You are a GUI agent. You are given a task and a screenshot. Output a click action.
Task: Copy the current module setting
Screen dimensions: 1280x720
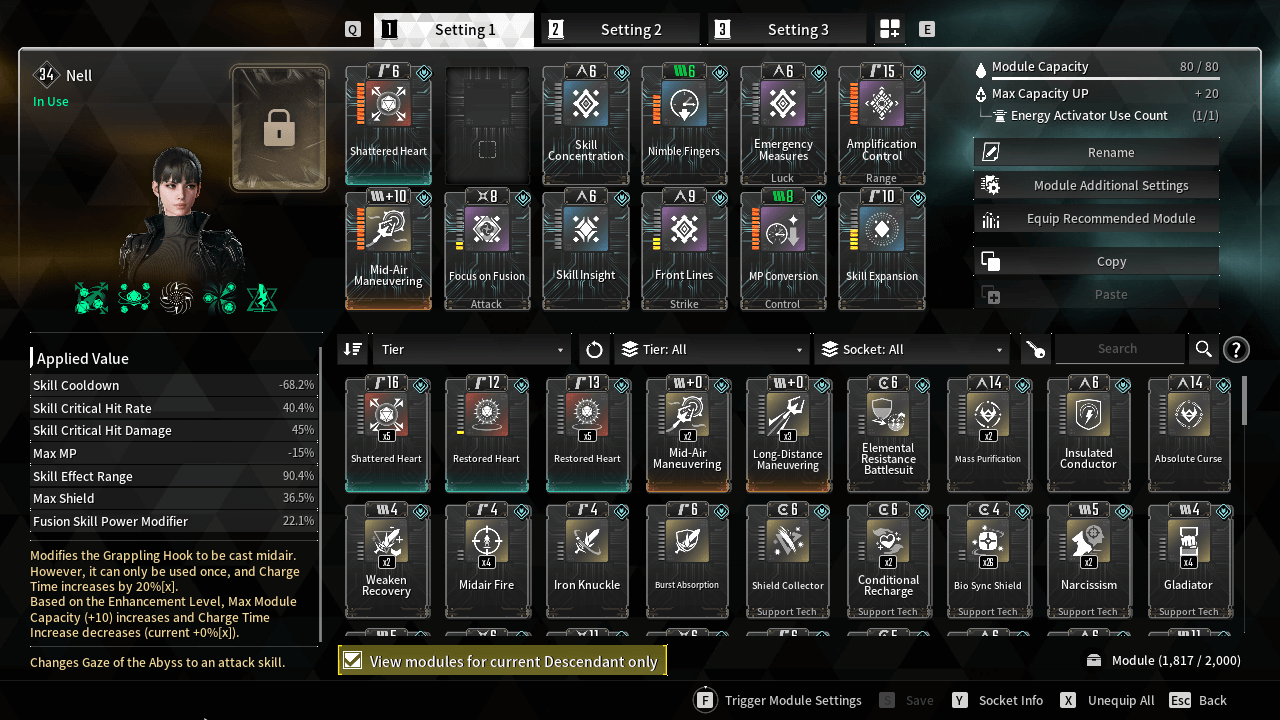[1096, 261]
